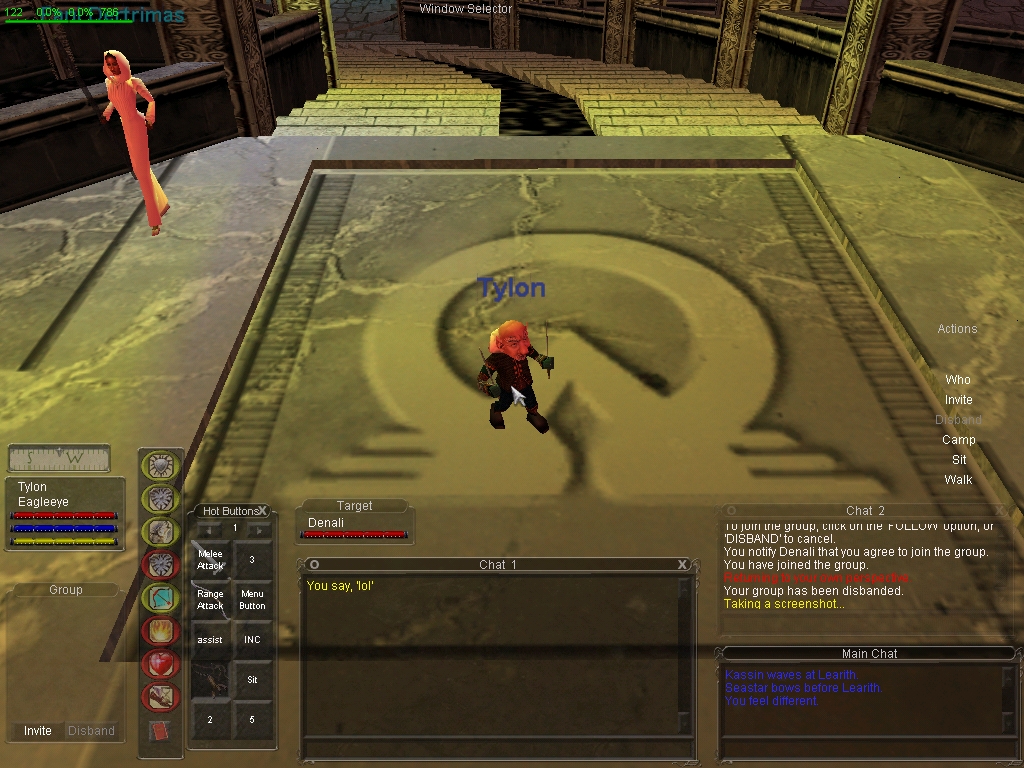Click the INC hot button
Viewport: 1024px width, 768px height.
(x=252, y=640)
